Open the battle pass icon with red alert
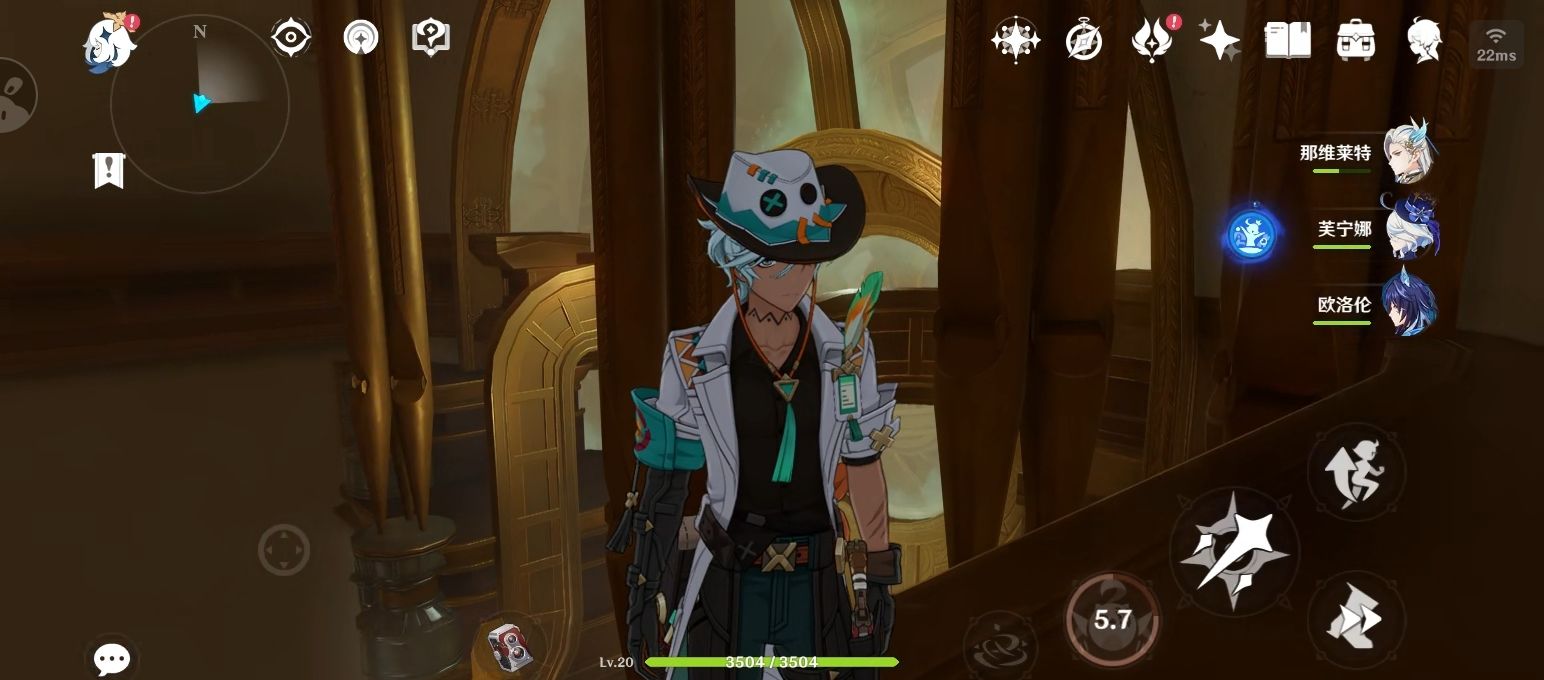Screen dimensions: 1544x680 click(x=1151, y=41)
